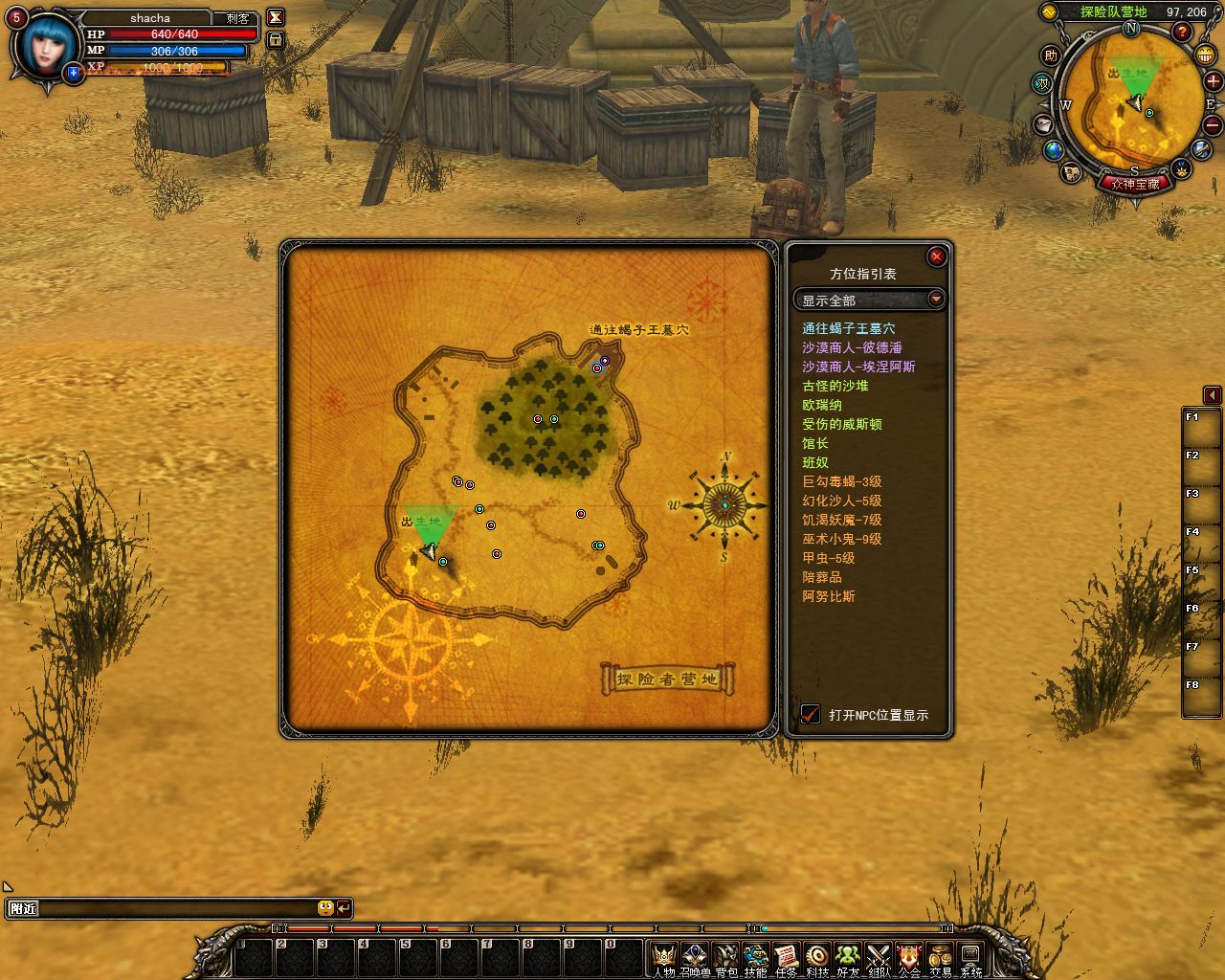
Task: Click the red 众神宝藏 button under minimap
Action: [x=1135, y=184]
